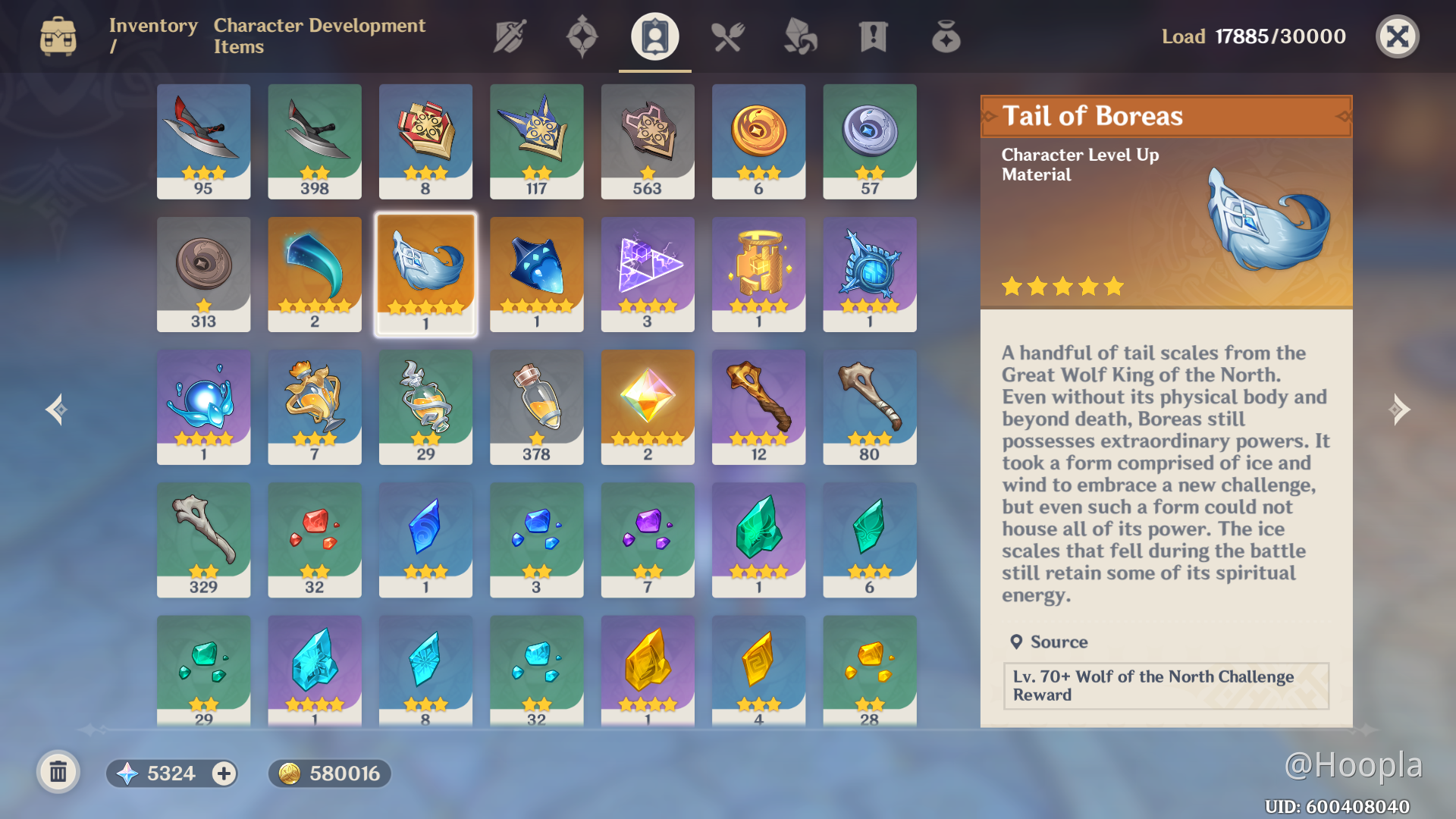Select the Gadget pouch inventory icon
Screen dimensions: 1456x819
pos(946,36)
